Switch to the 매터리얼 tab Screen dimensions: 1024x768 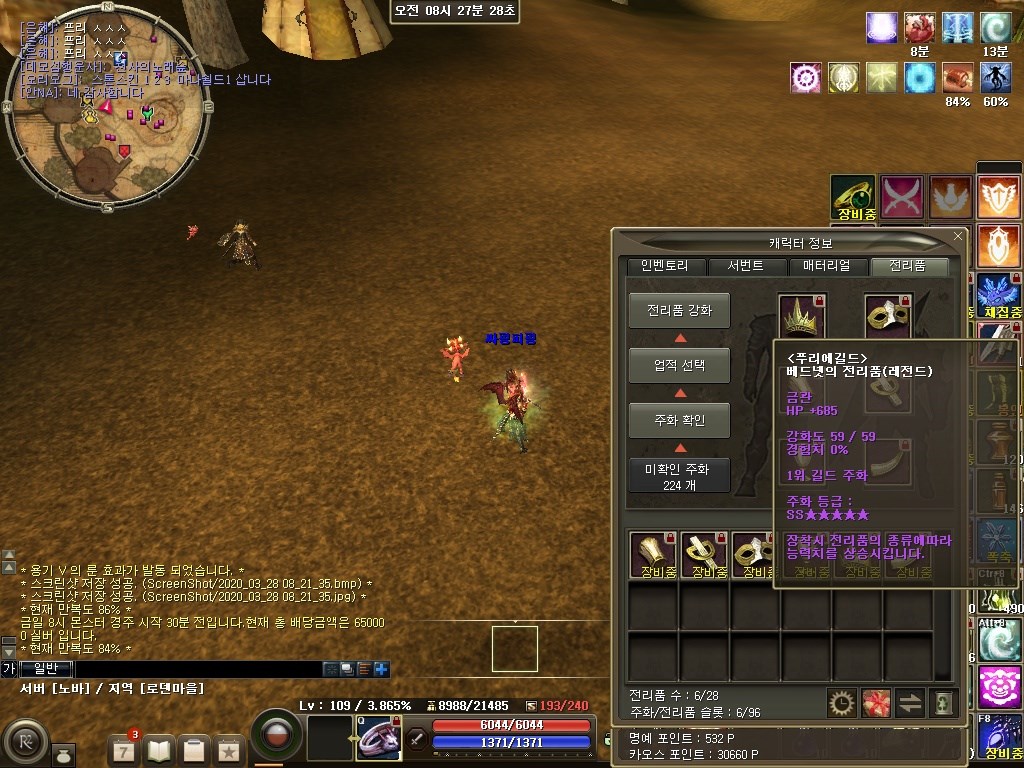tap(827, 266)
